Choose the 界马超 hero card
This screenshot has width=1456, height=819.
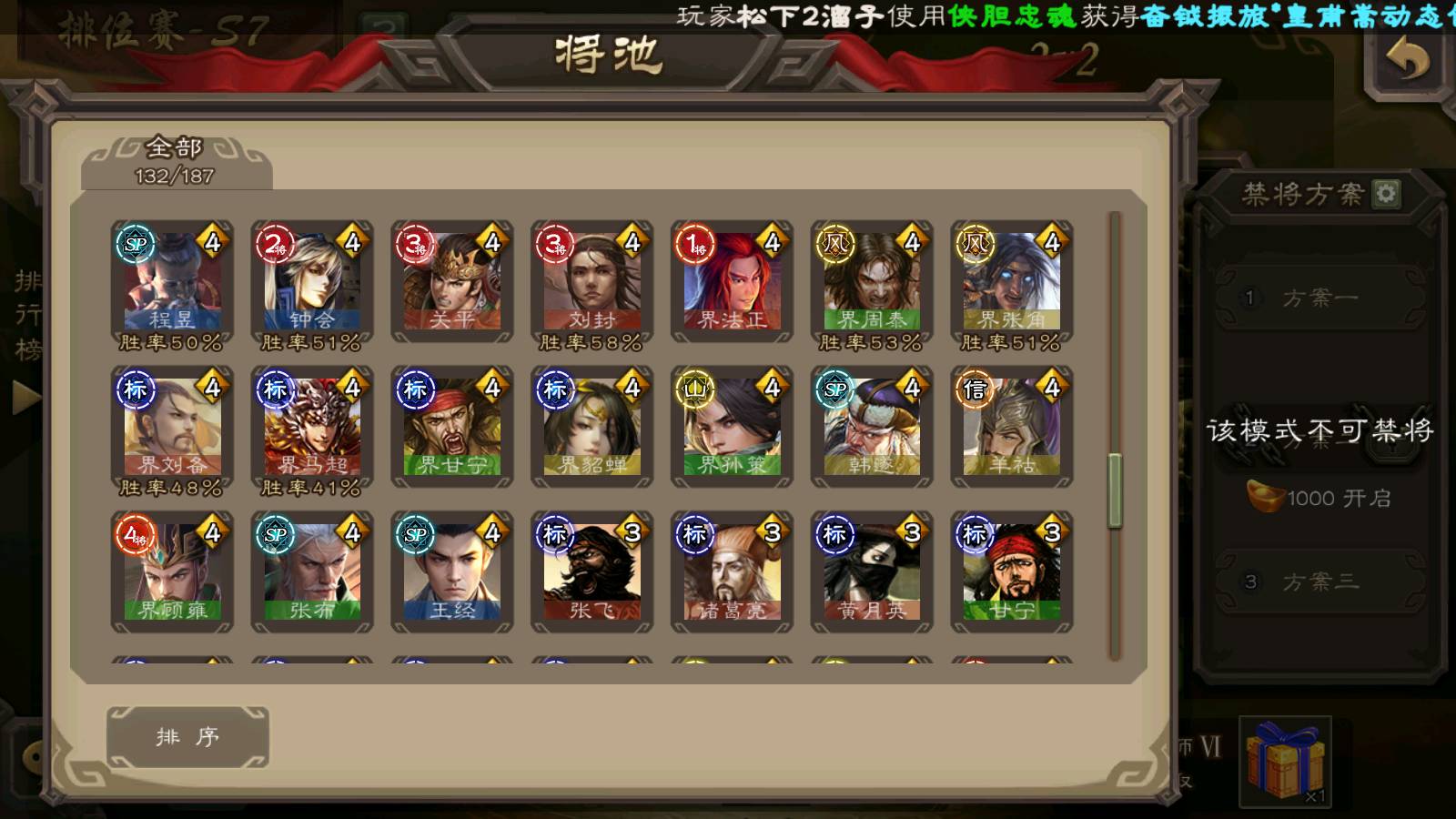pos(312,428)
